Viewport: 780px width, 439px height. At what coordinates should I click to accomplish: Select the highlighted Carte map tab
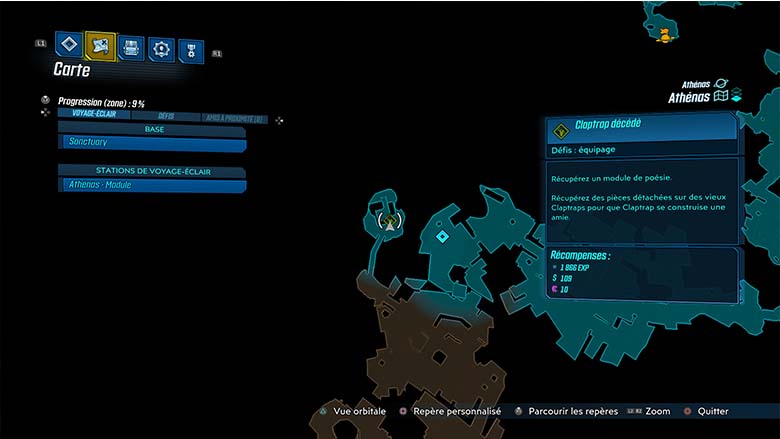pyautogui.click(x=100, y=45)
